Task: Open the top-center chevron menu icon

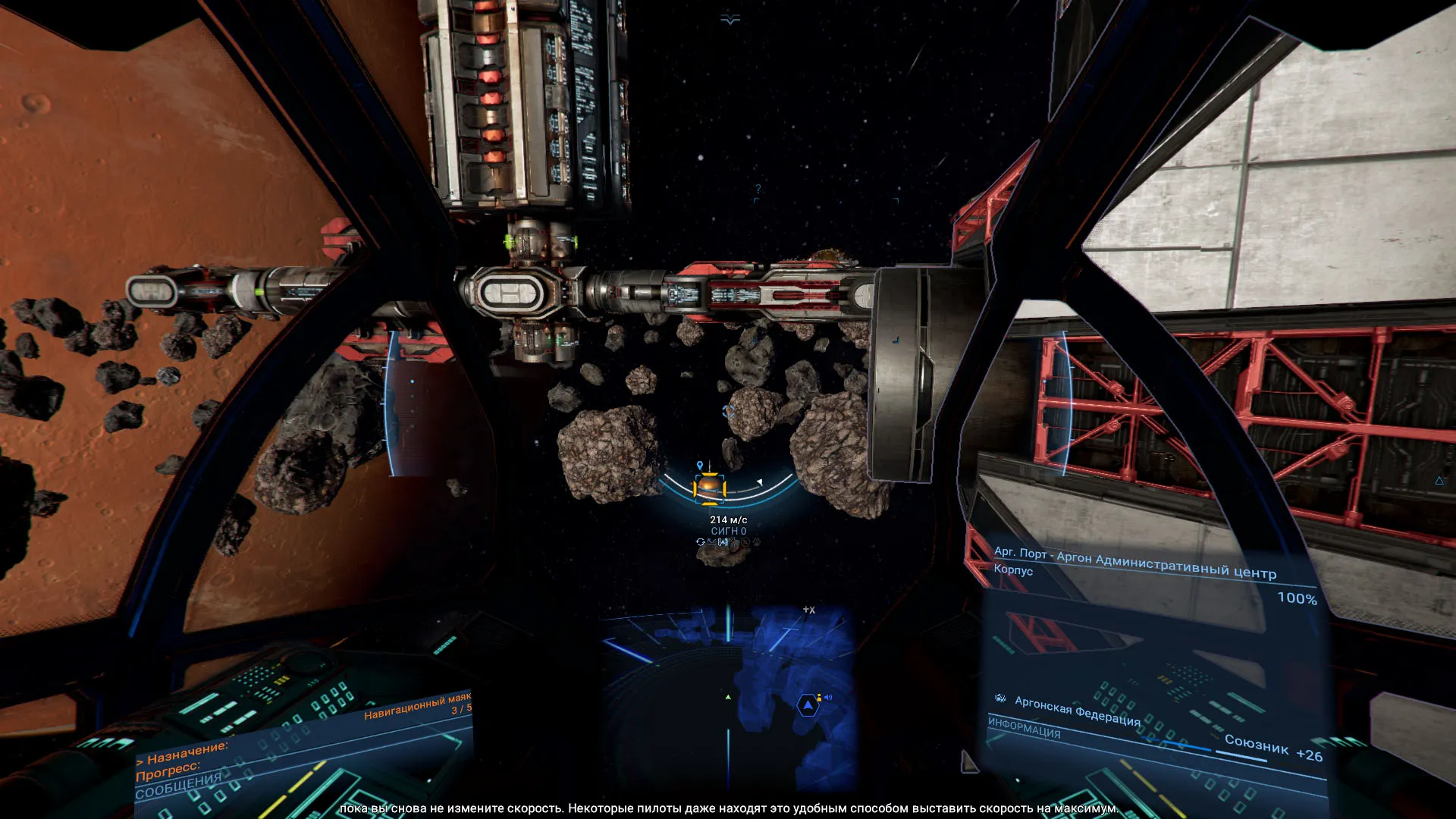Action: 730,20
